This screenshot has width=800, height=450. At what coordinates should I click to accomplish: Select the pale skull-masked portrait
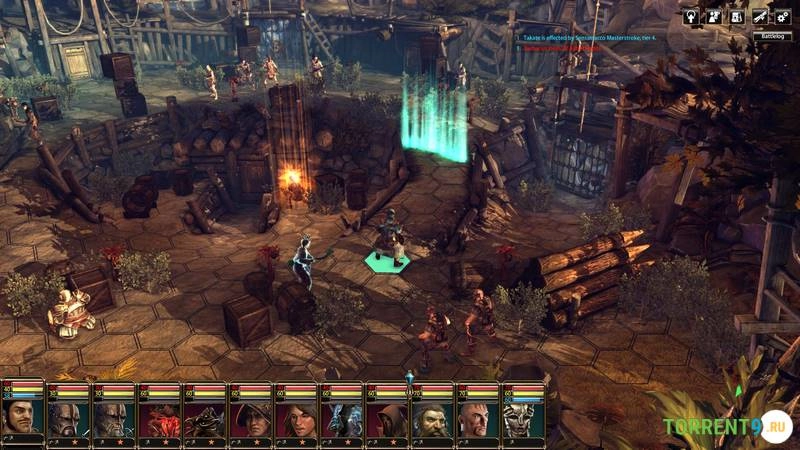(x=523, y=416)
